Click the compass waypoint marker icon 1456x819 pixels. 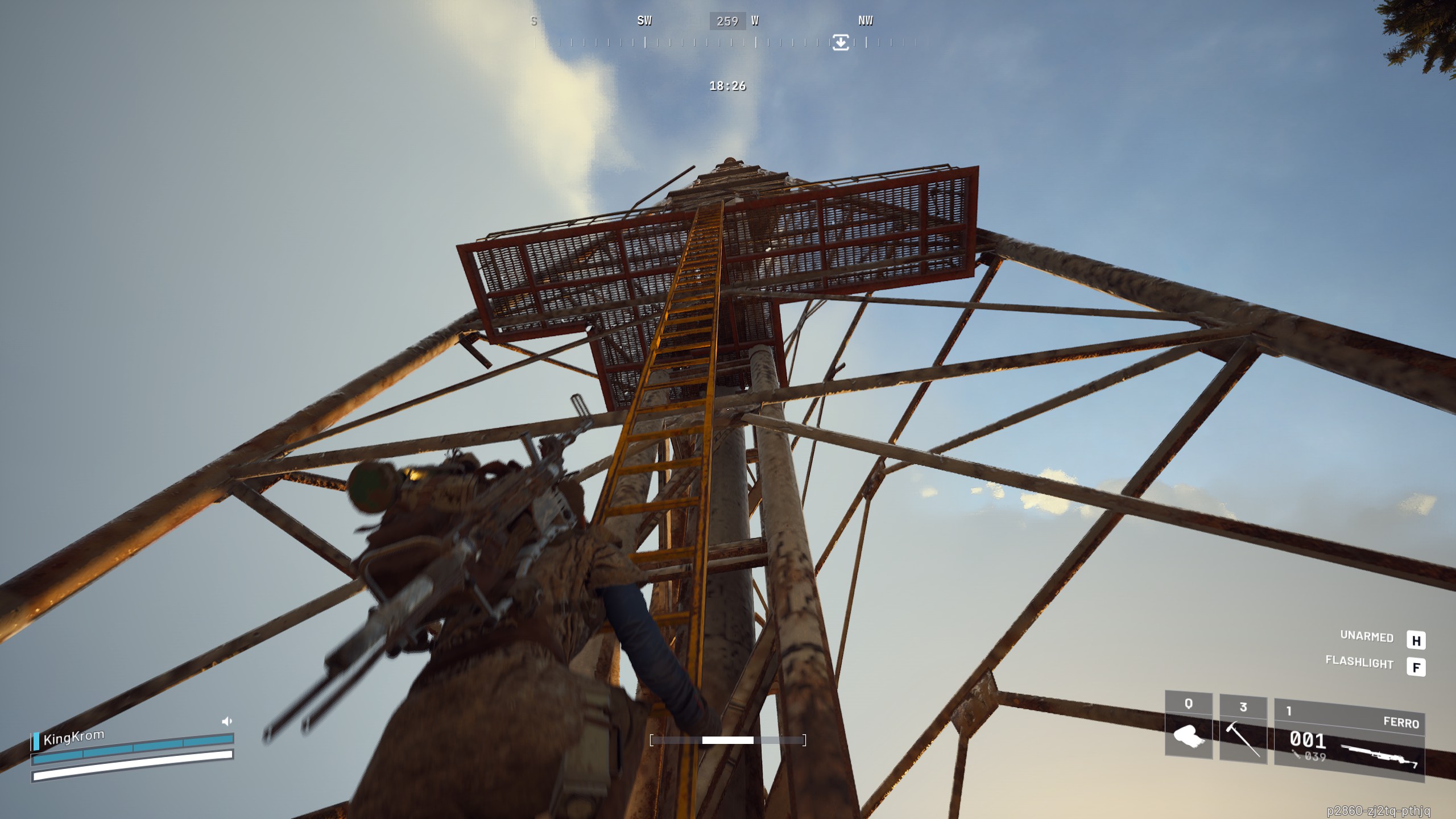pos(842,41)
